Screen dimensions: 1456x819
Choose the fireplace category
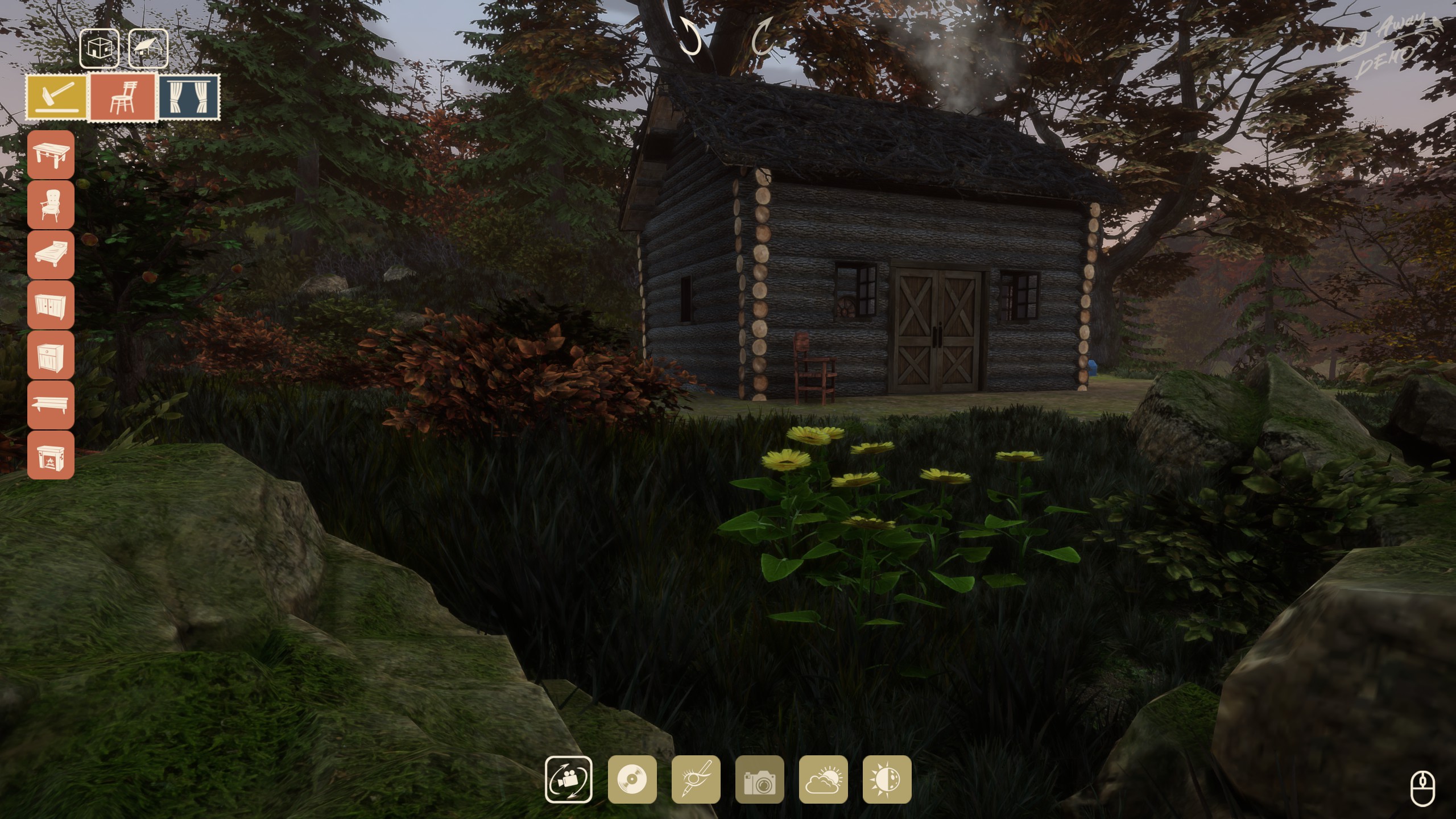click(x=51, y=454)
